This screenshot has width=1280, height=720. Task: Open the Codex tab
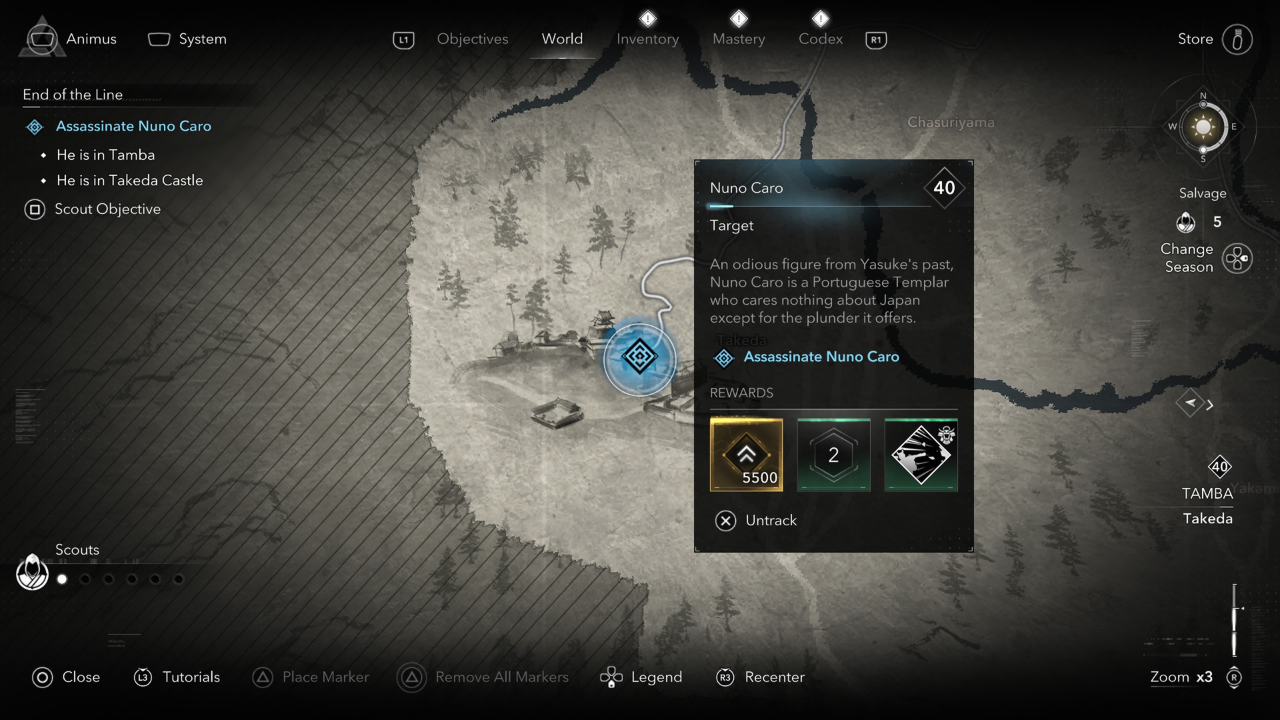[x=820, y=38]
